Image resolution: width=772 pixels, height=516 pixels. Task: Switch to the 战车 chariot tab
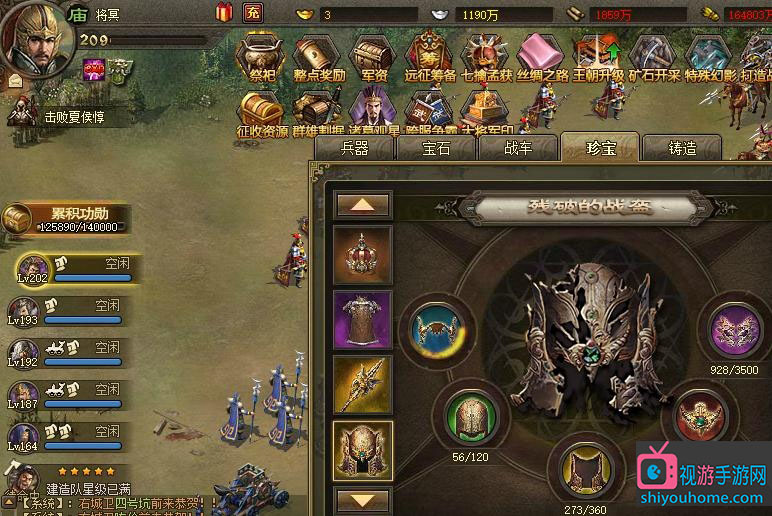(517, 148)
